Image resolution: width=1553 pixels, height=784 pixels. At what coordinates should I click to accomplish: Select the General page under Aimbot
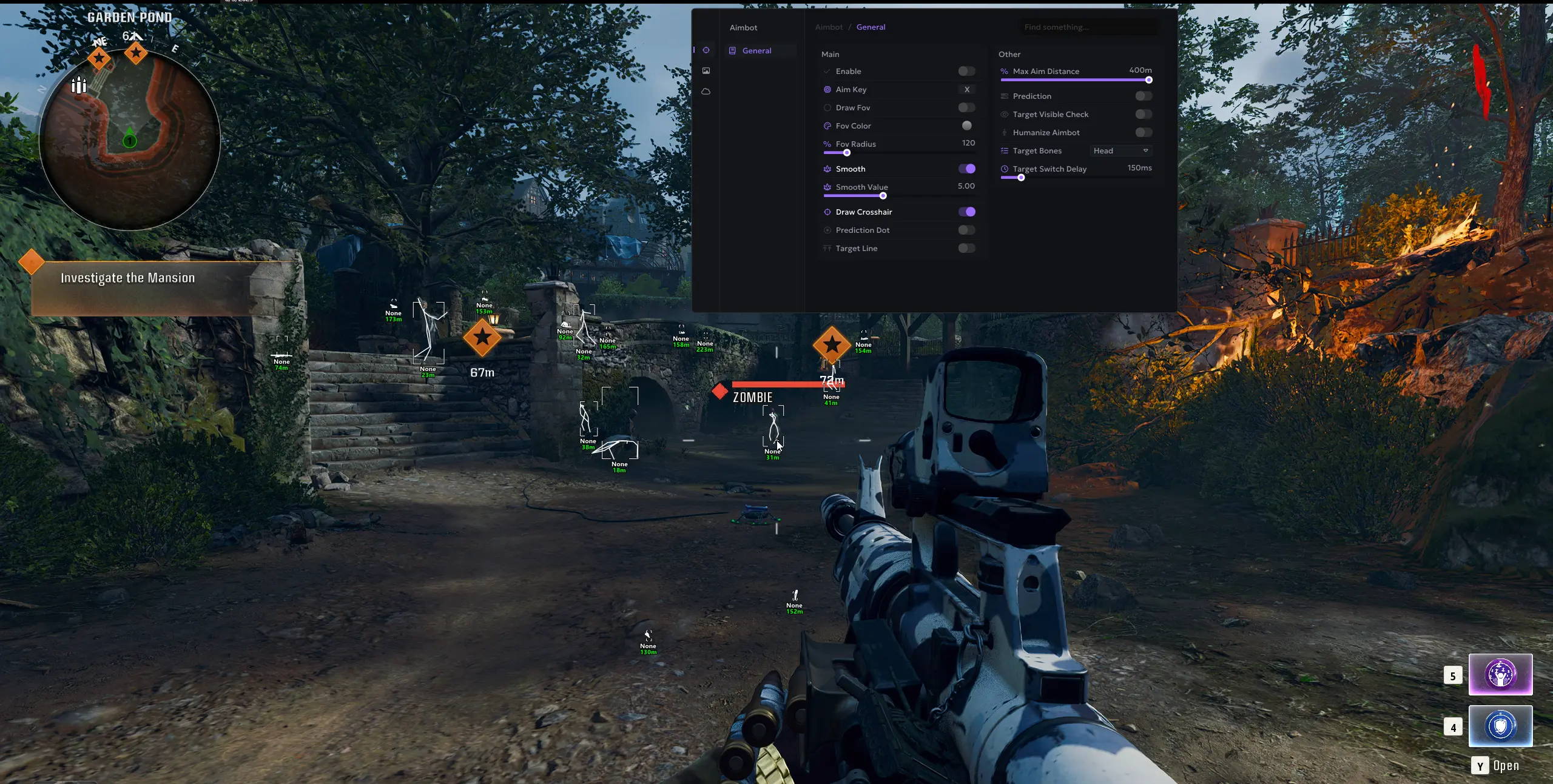tap(758, 50)
